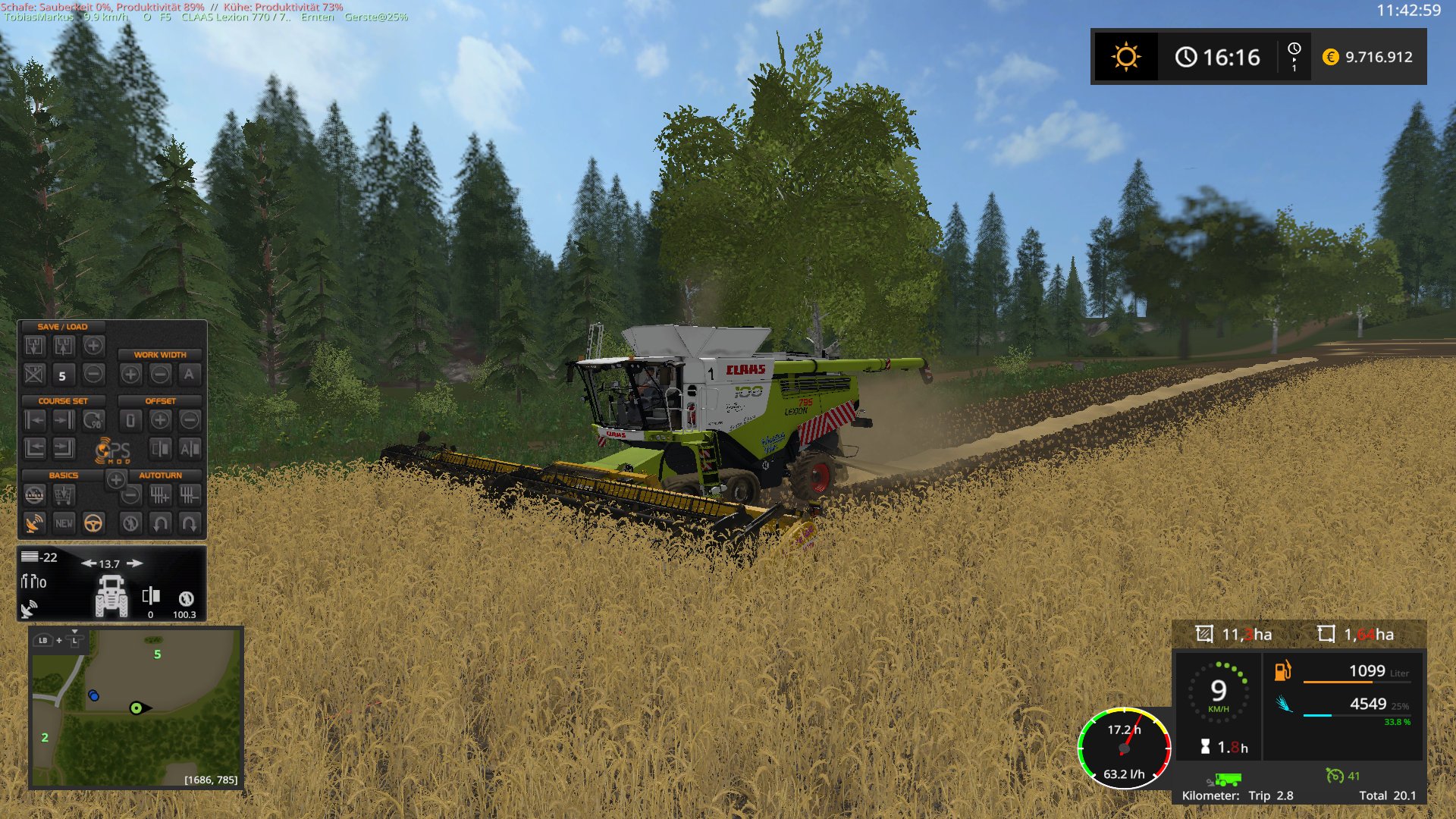Screen dimensions: 1456x819
Task: Click the sun weather icon
Action: pyautogui.click(x=1125, y=57)
